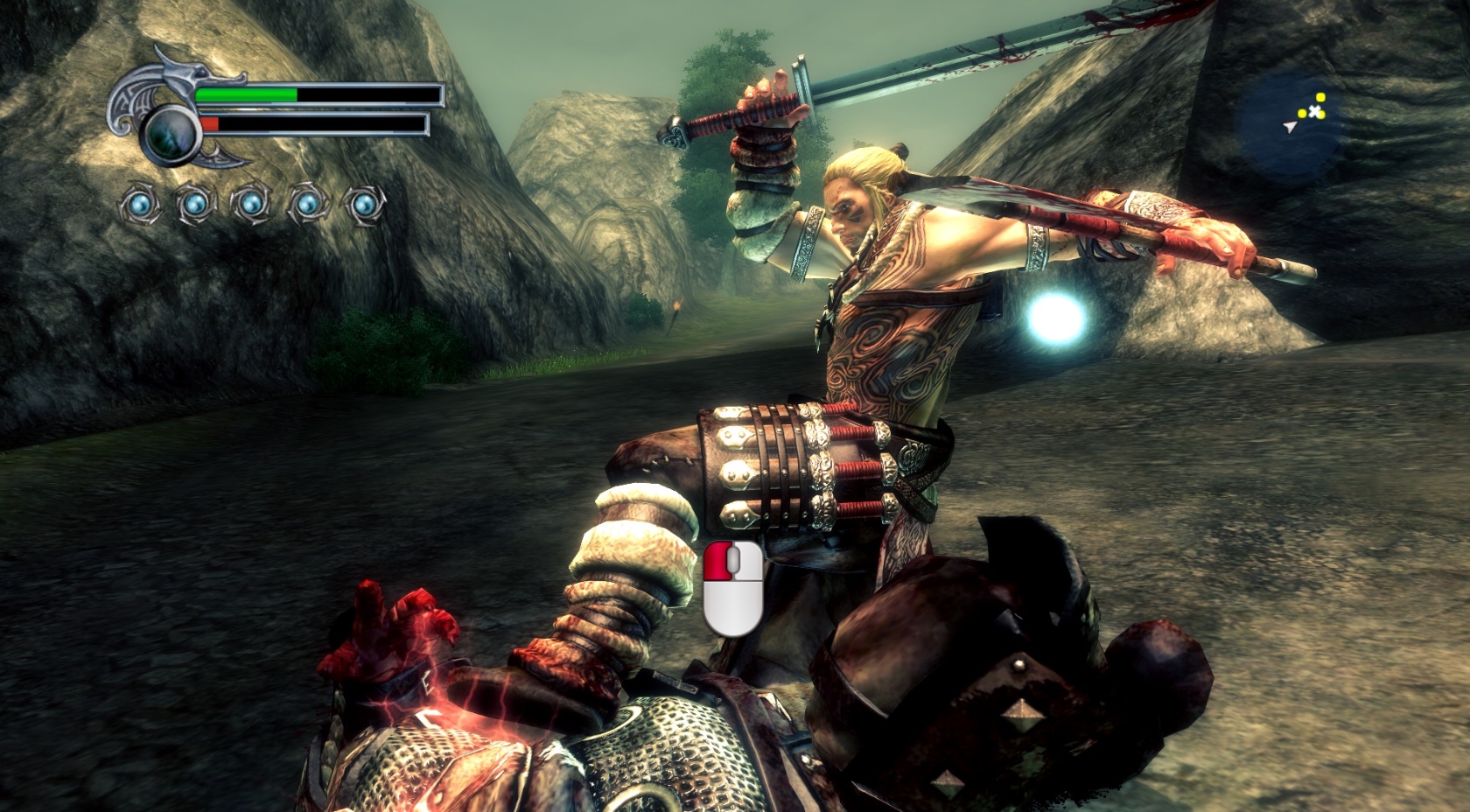Select the first blue rune charm icon
This screenshot has height=812, width=1470.
138,202
